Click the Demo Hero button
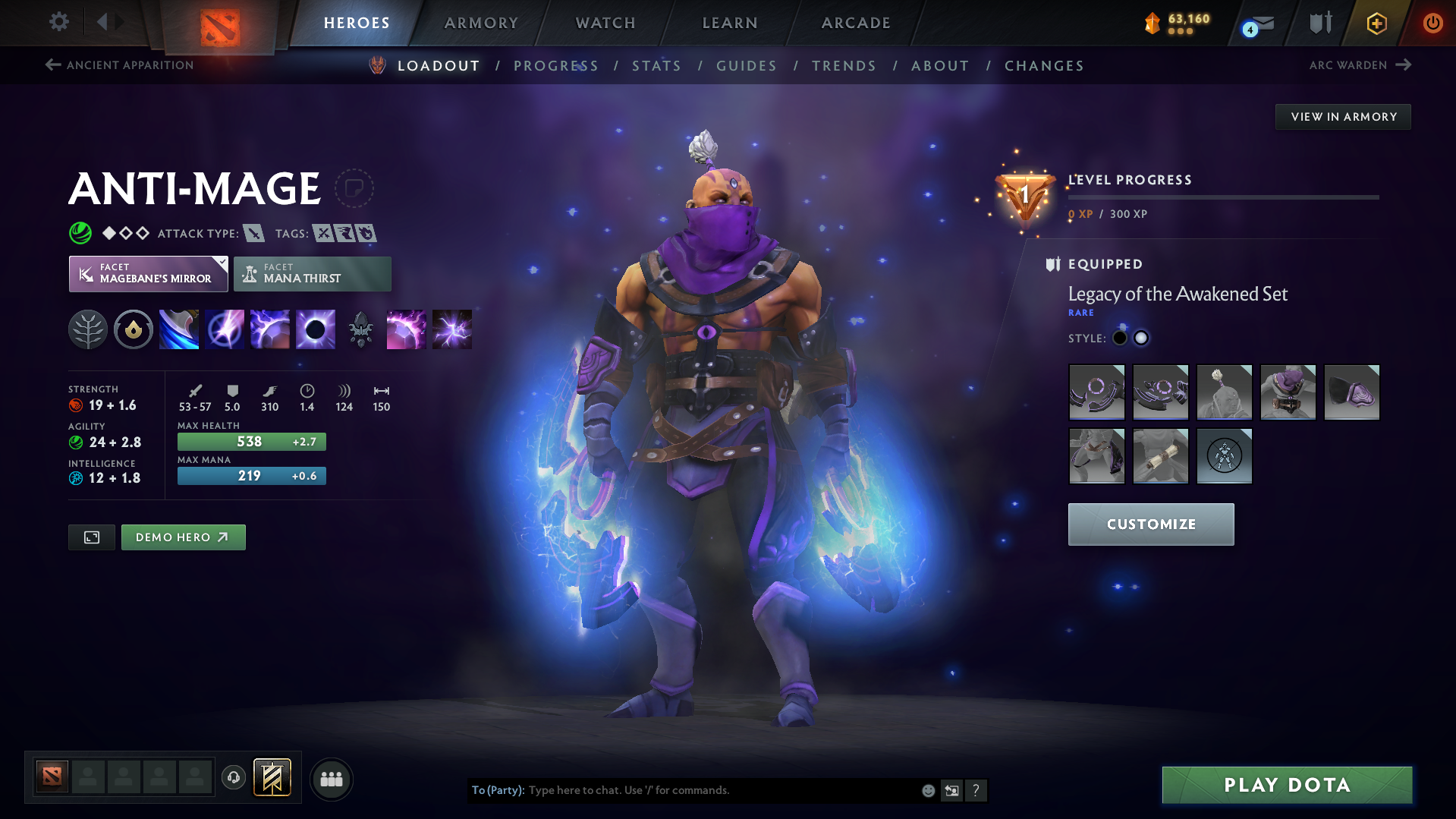This screenshot has width=1456, height=819. [183, 537]
